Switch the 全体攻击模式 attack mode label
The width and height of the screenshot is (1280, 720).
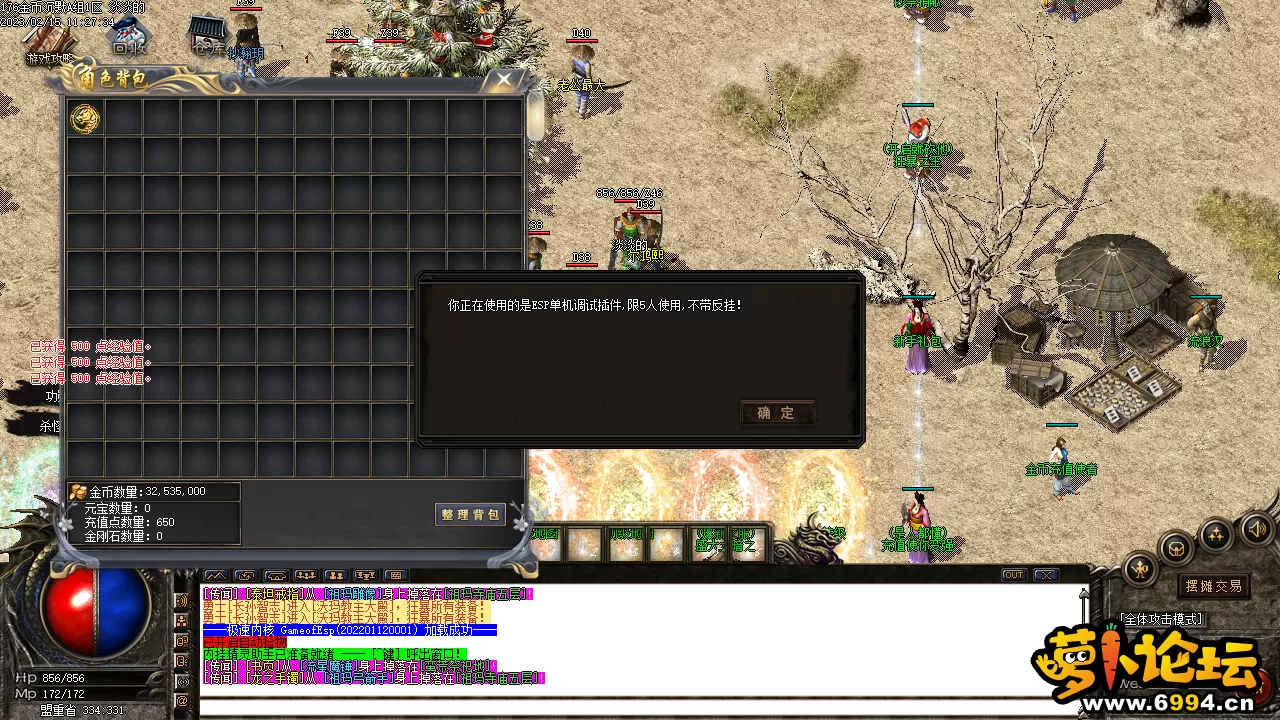[x=1162, y=619]
